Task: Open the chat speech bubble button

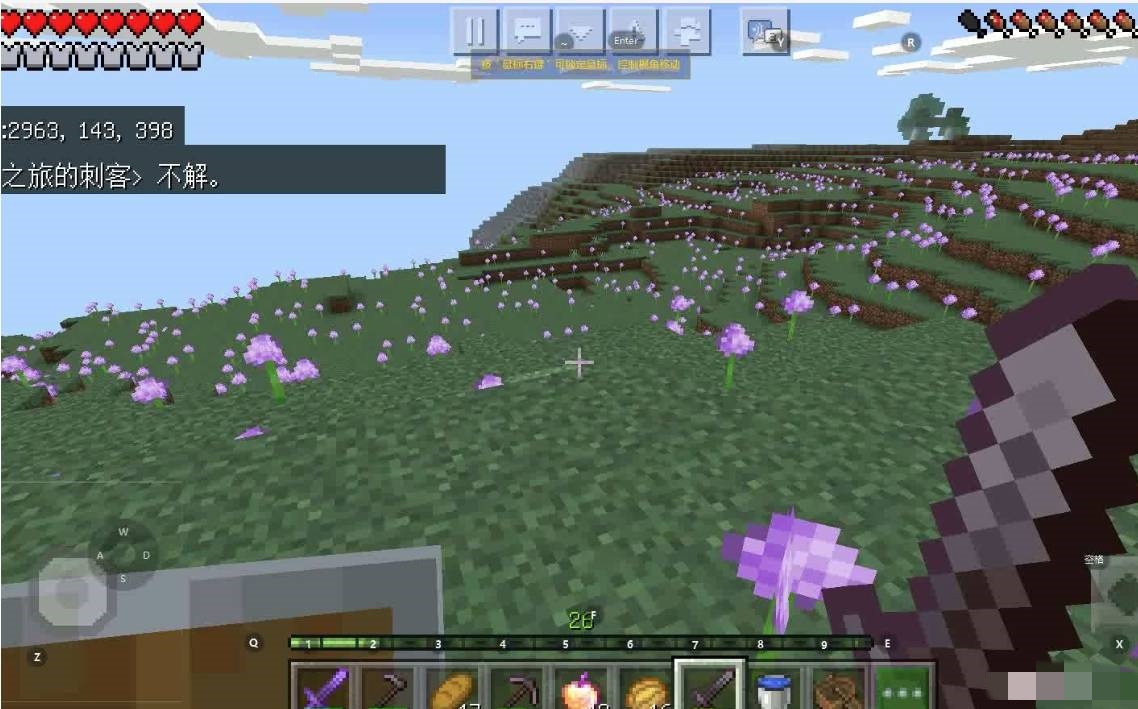Action: click(528, 31)
